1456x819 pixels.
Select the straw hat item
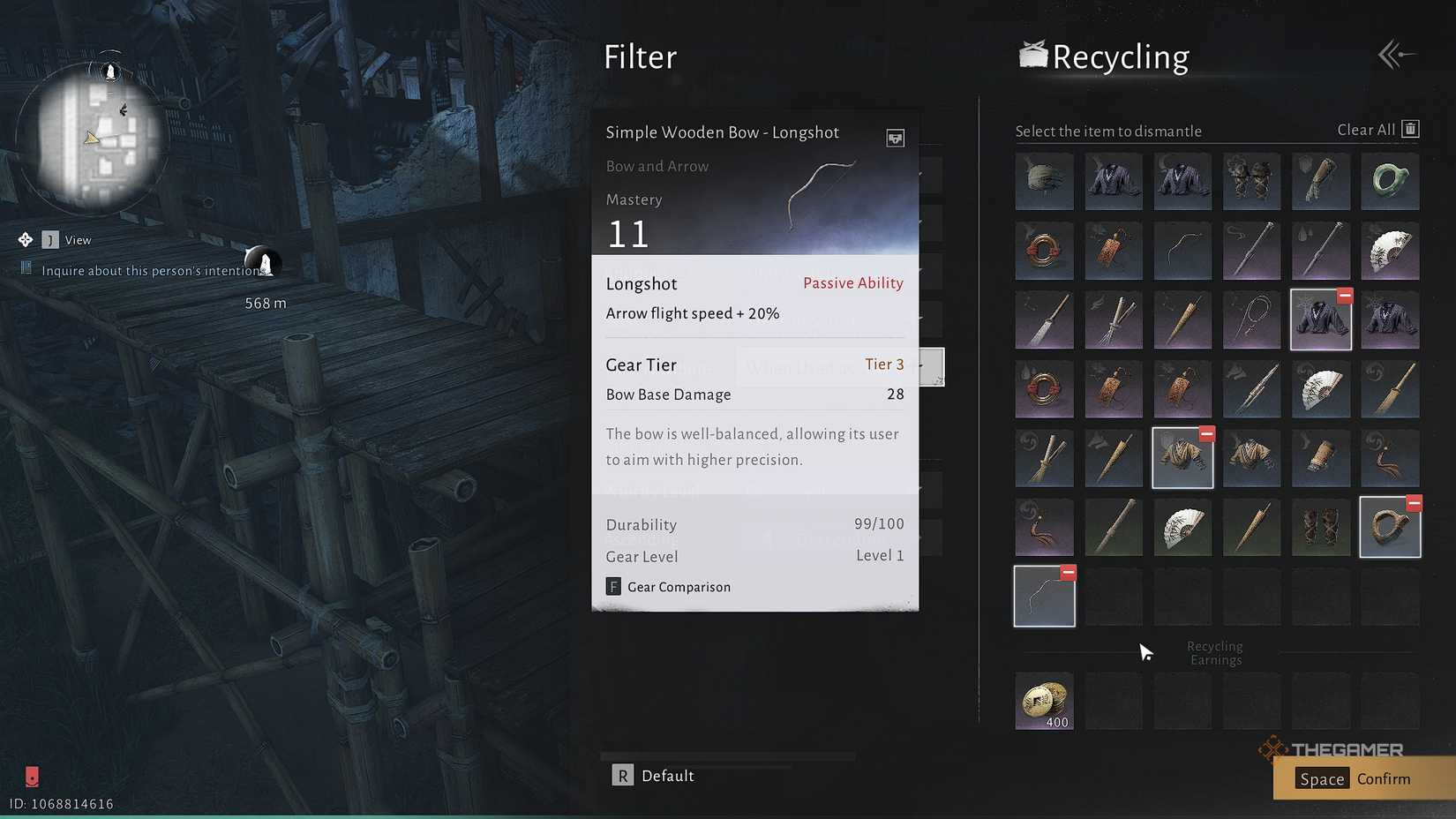[1044, 182]
